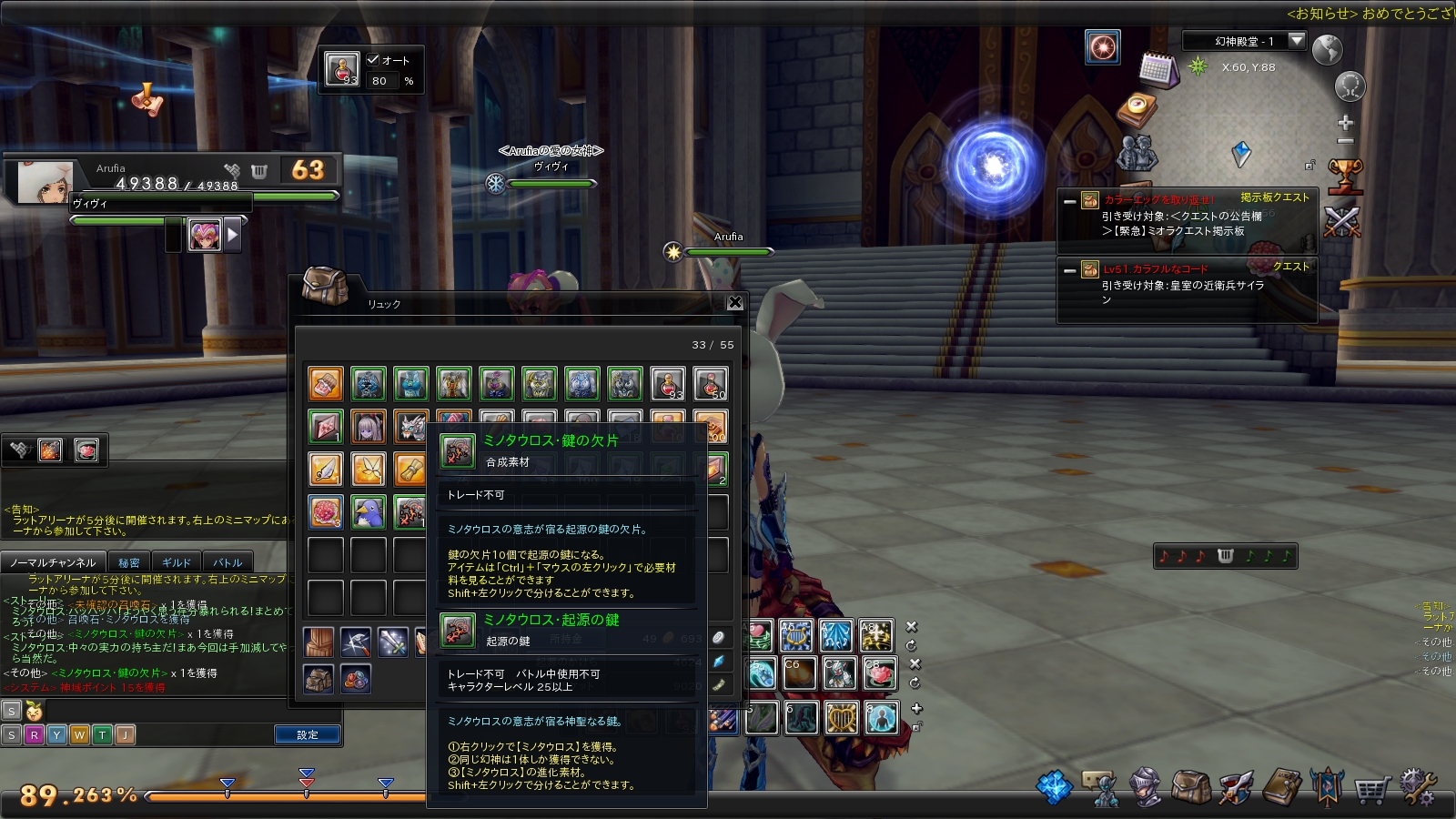Click the 設定 chat settings button
The image size is (1456, 819).
(x=308, y=734)
